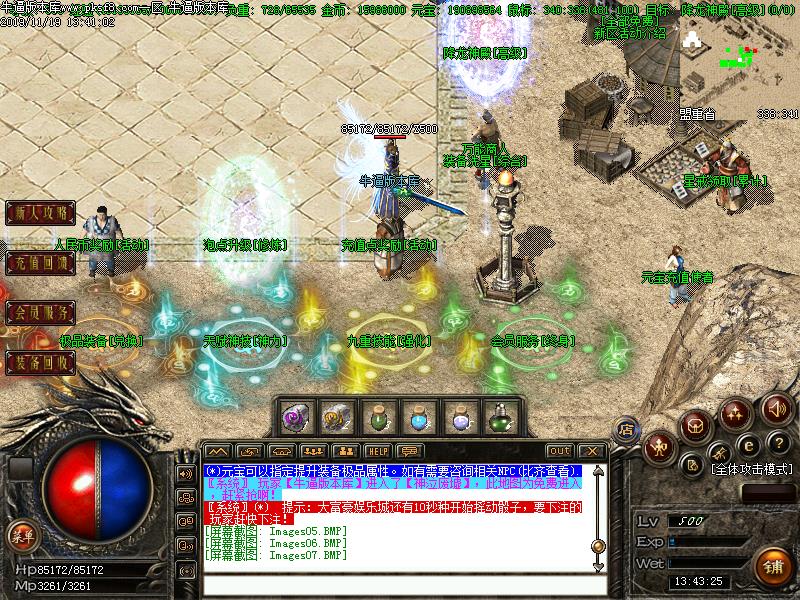Open the 装备回收 equipment recycling button
Viewport: 800px width, 600px height.
tap(41, 362)
